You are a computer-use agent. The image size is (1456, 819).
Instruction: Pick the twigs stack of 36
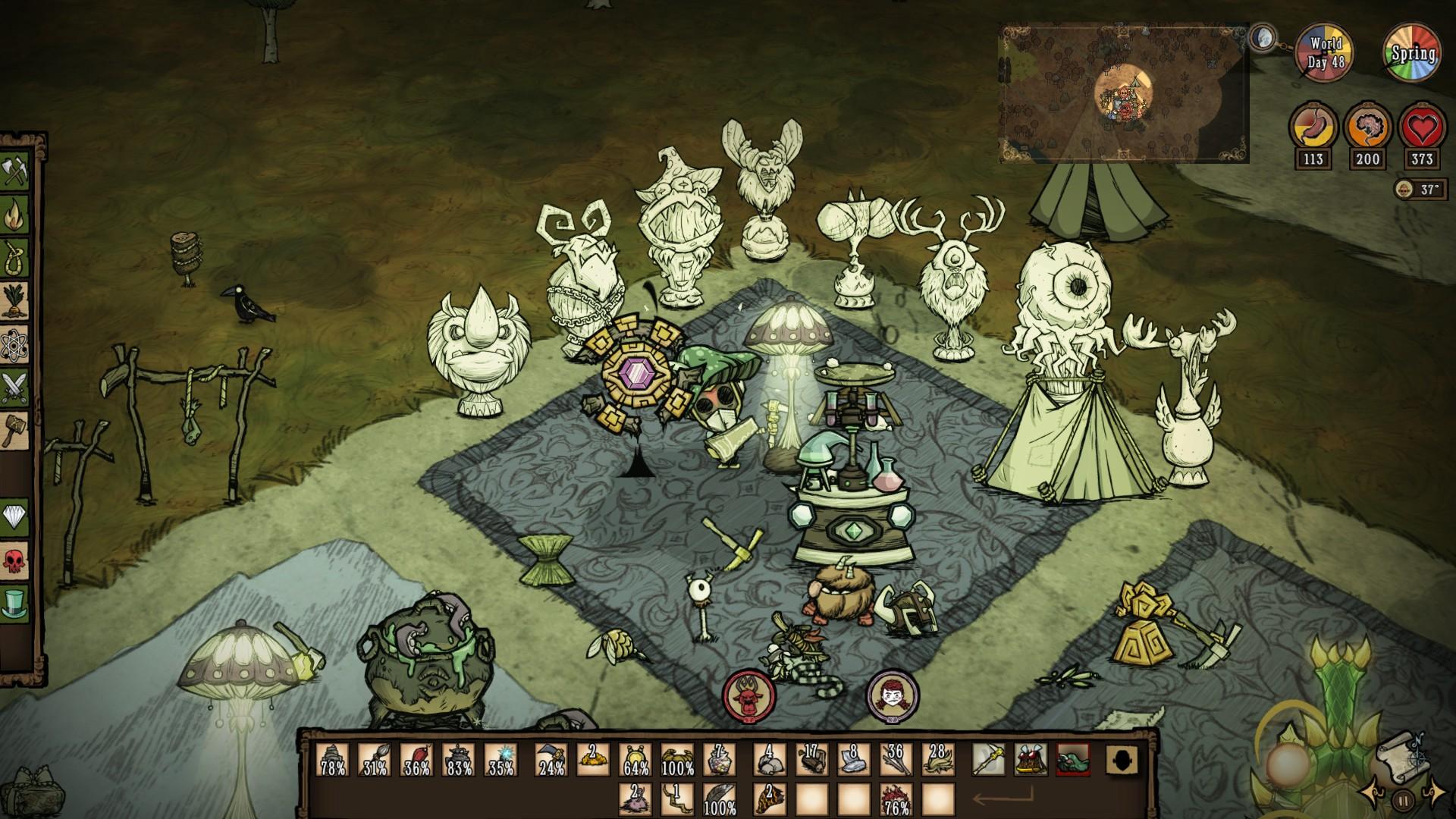[x=895, y=758]
